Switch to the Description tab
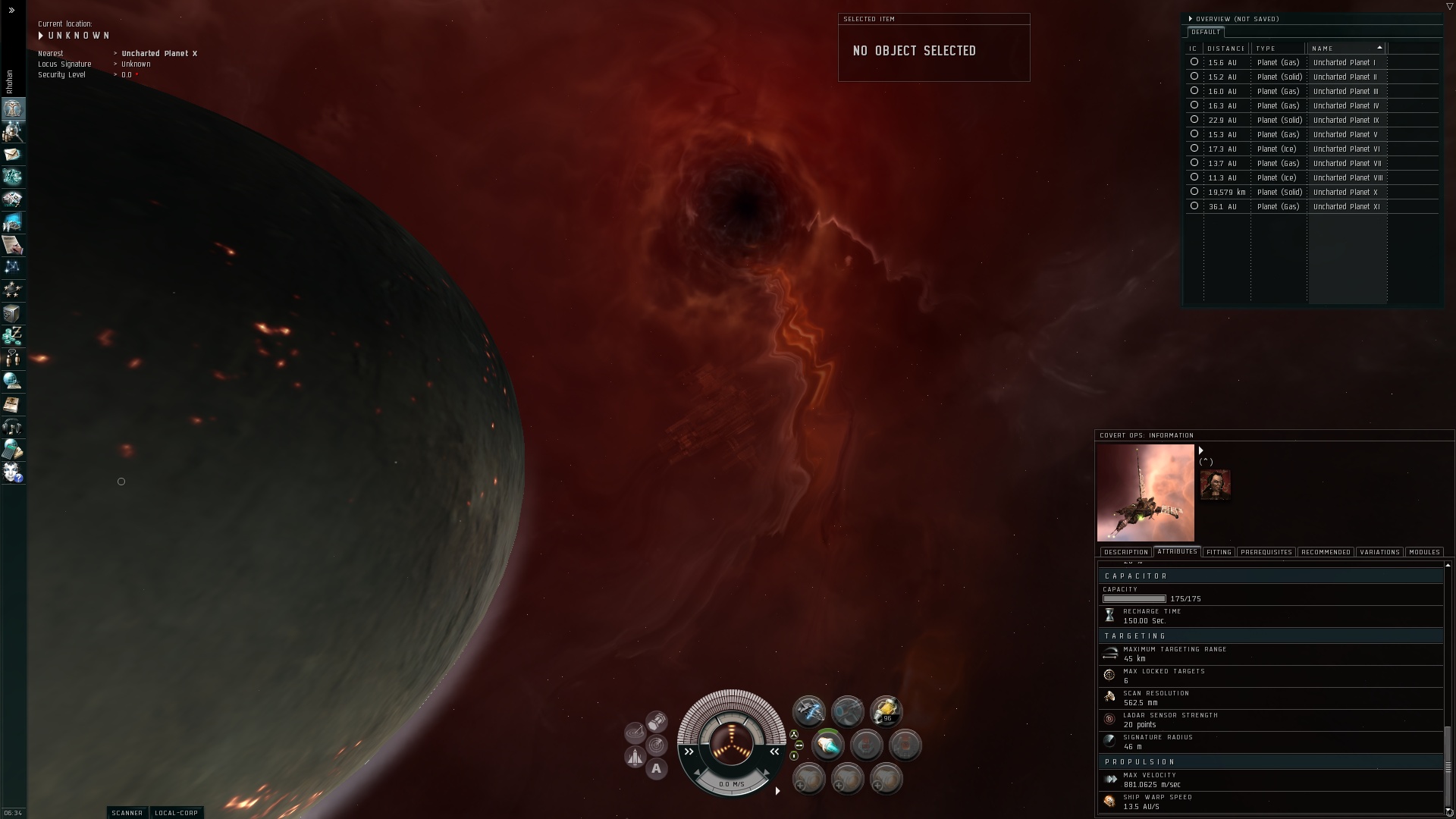 [1125, 552]
